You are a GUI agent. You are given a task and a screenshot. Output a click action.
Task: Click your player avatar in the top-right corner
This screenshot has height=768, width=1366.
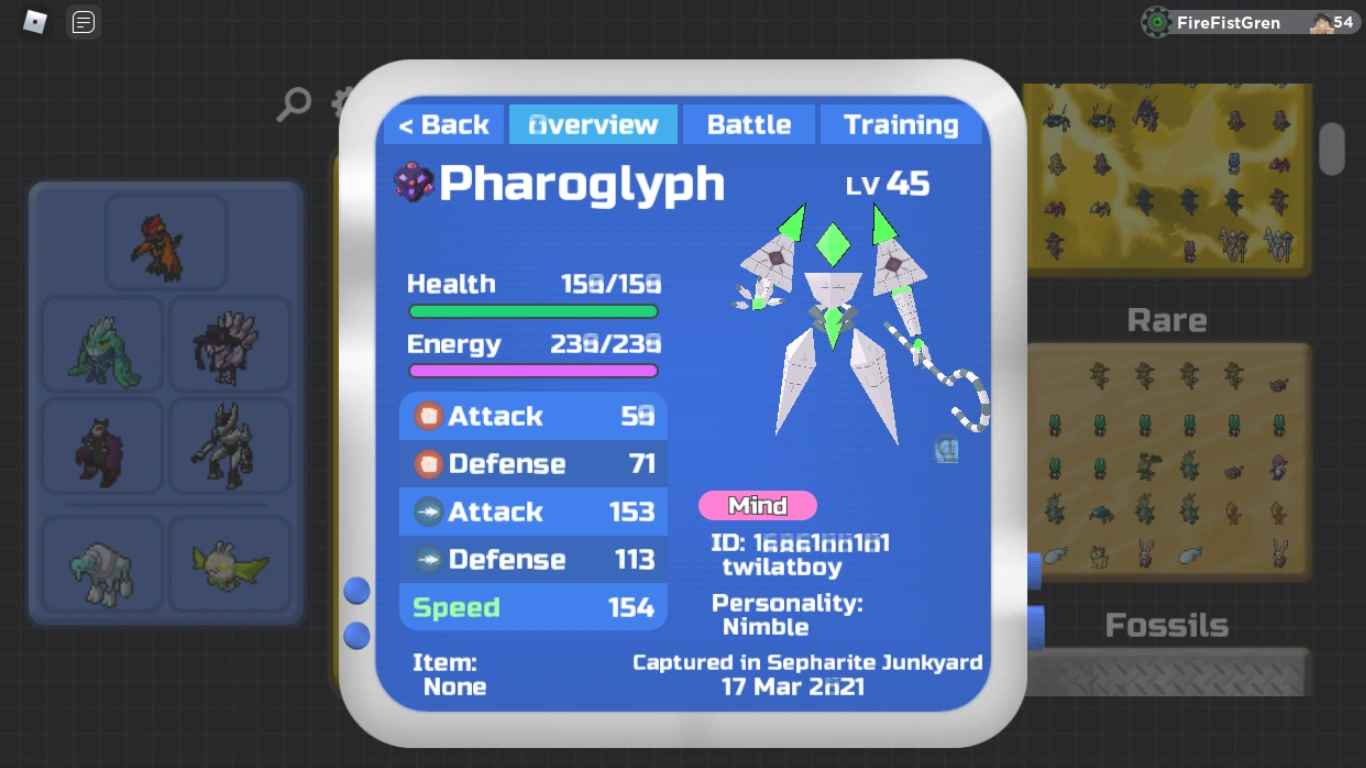[x=1322, y=22]
